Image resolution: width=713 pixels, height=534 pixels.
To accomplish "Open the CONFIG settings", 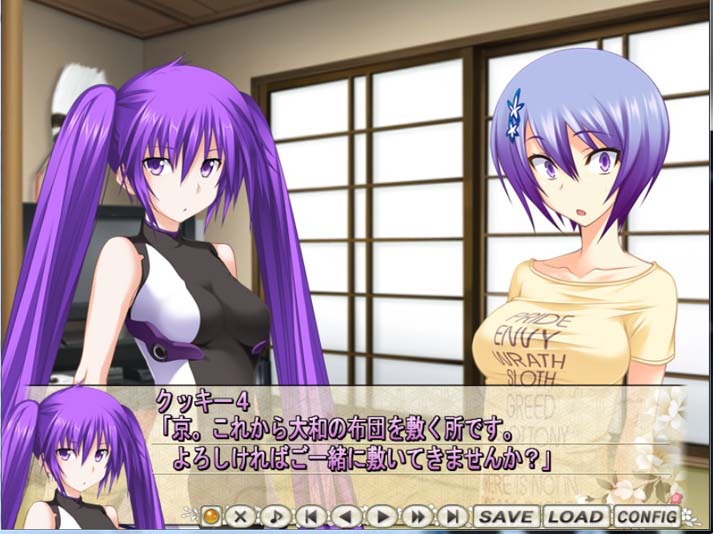I will tap(645, 517).
